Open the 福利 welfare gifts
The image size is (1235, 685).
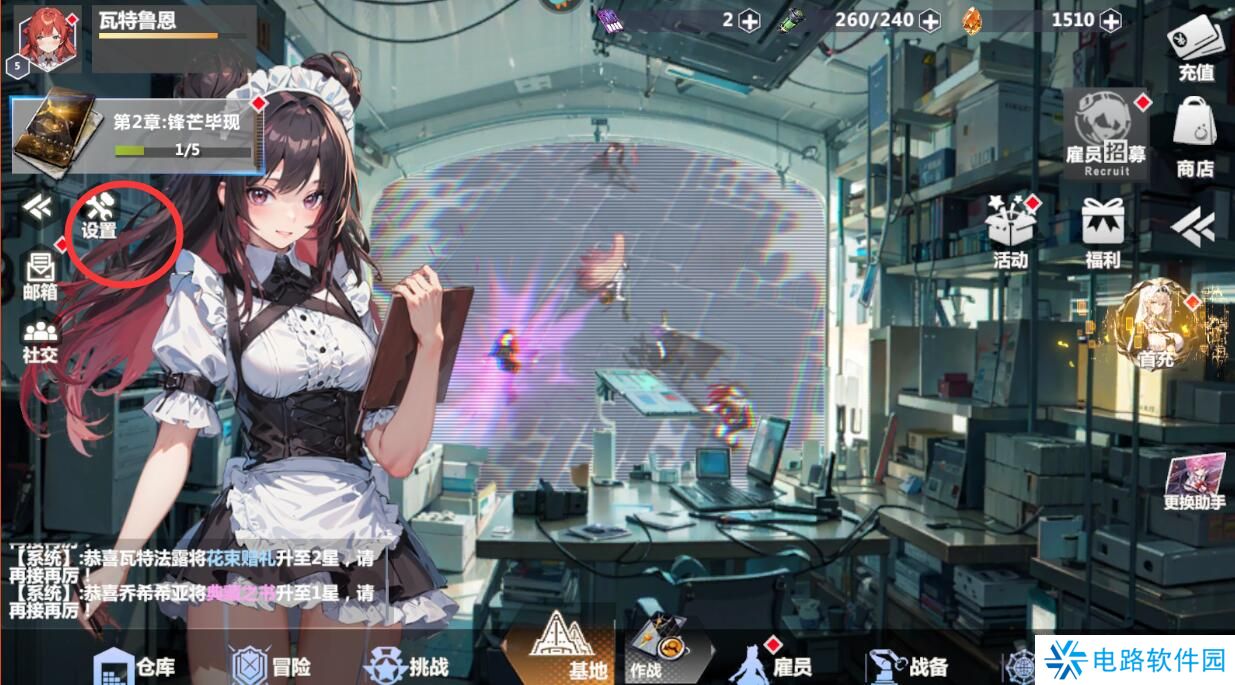[1103, 232]
